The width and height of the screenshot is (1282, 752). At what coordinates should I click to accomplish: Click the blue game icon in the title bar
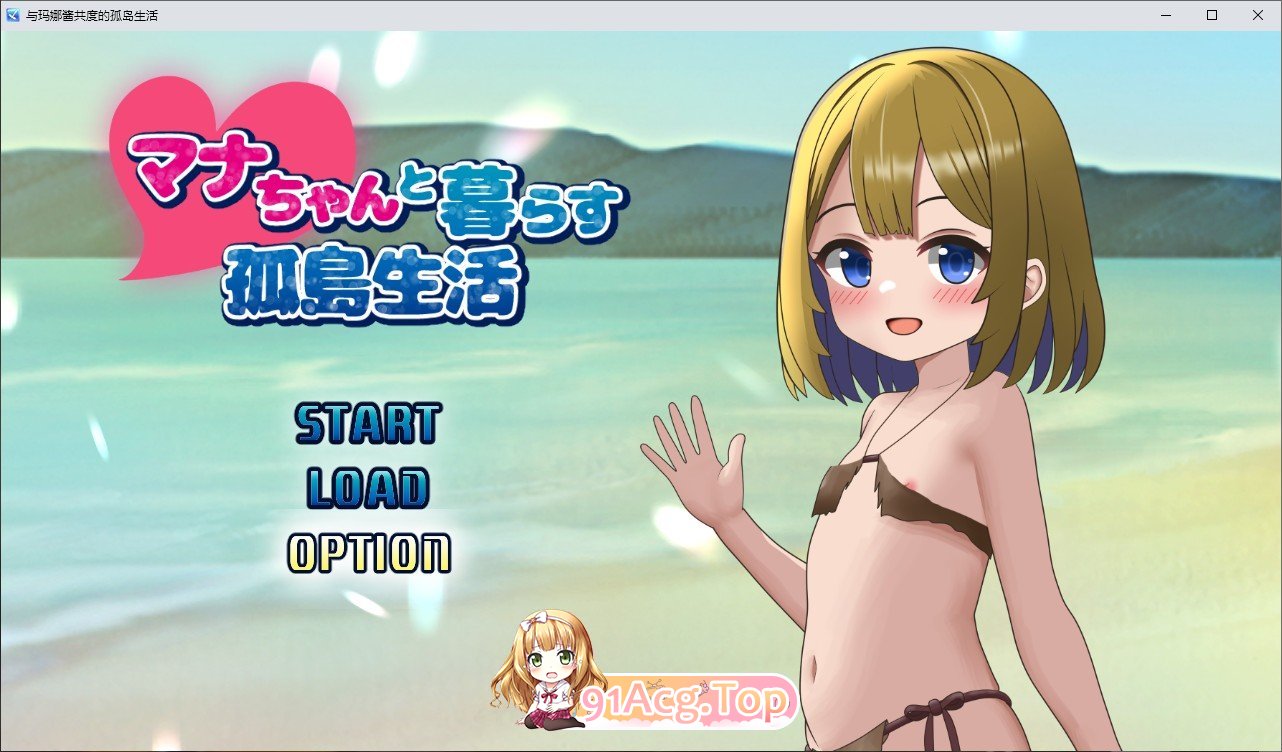tap(13, 14)
